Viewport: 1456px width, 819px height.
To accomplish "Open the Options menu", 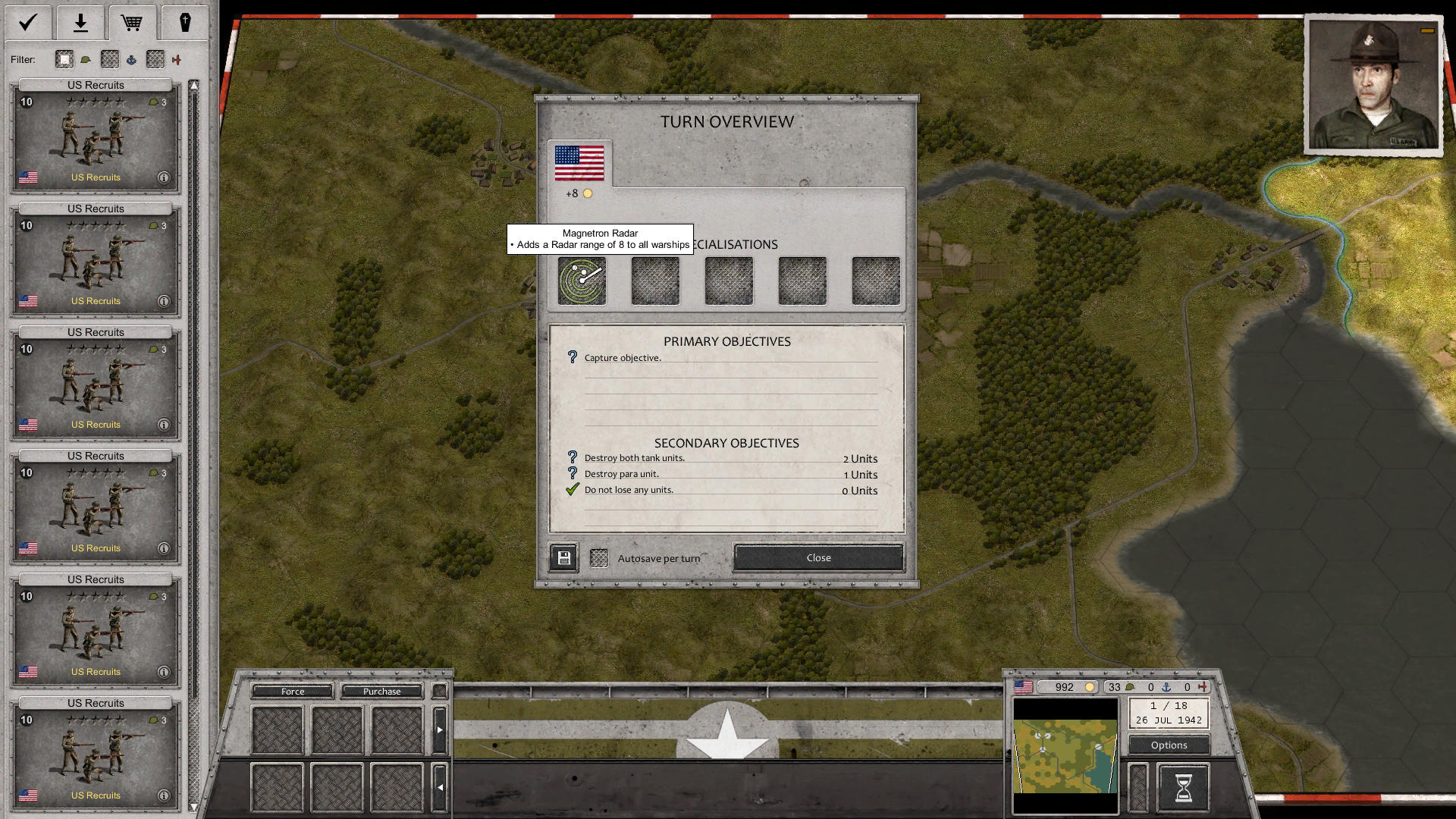I will (x=1168, y=745).
